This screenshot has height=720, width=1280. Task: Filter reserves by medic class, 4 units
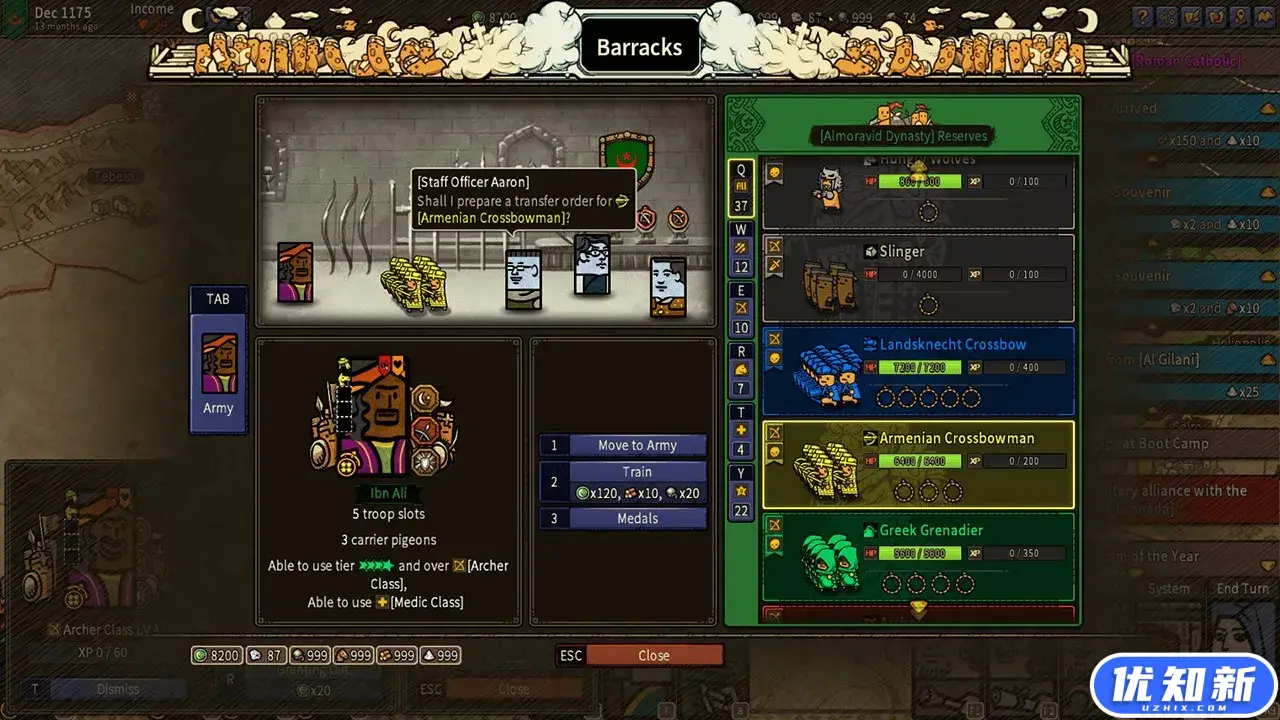pyautogui.click(x=741, y=431)
